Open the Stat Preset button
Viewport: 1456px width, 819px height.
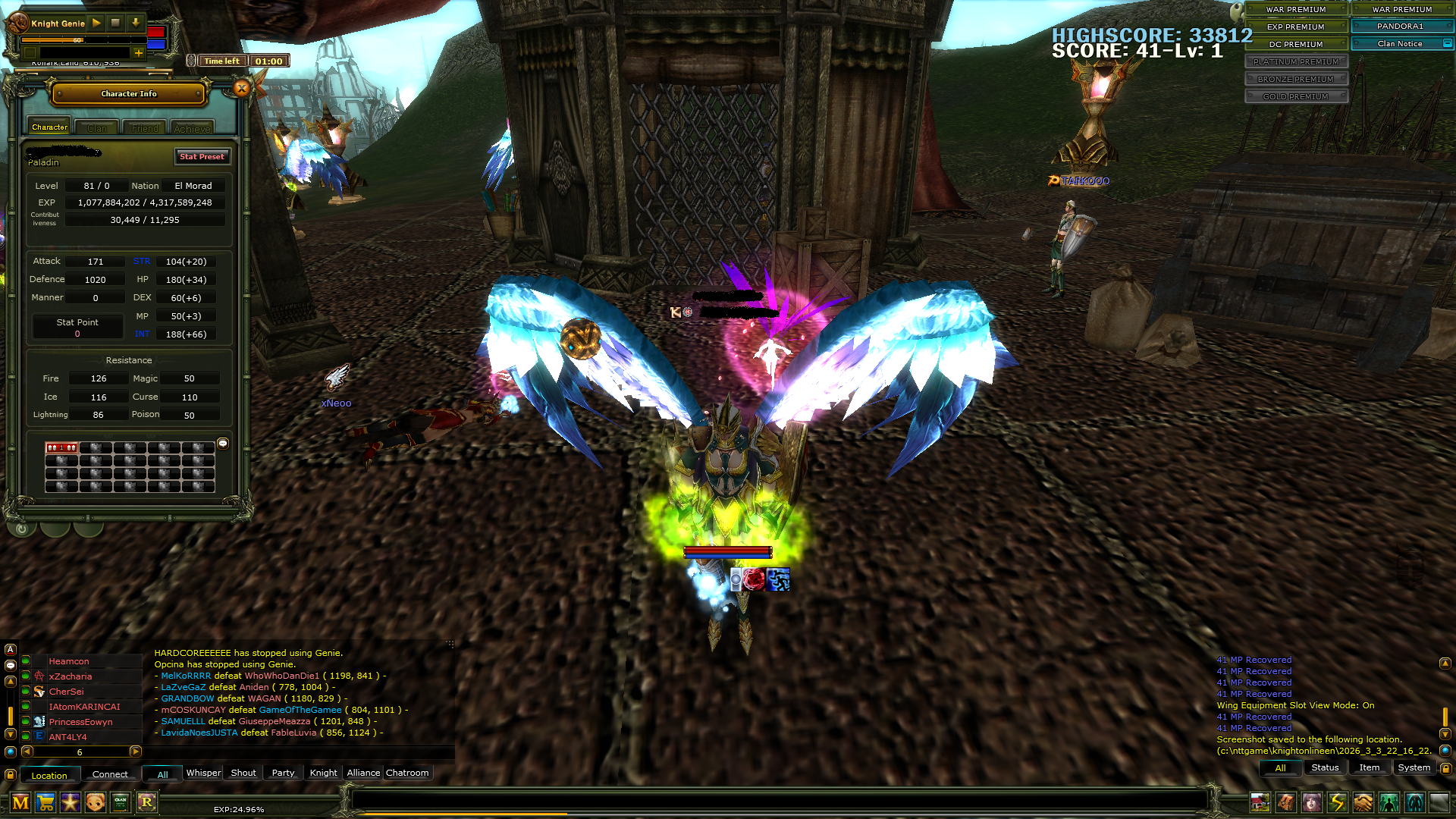(x=202, y=156)
